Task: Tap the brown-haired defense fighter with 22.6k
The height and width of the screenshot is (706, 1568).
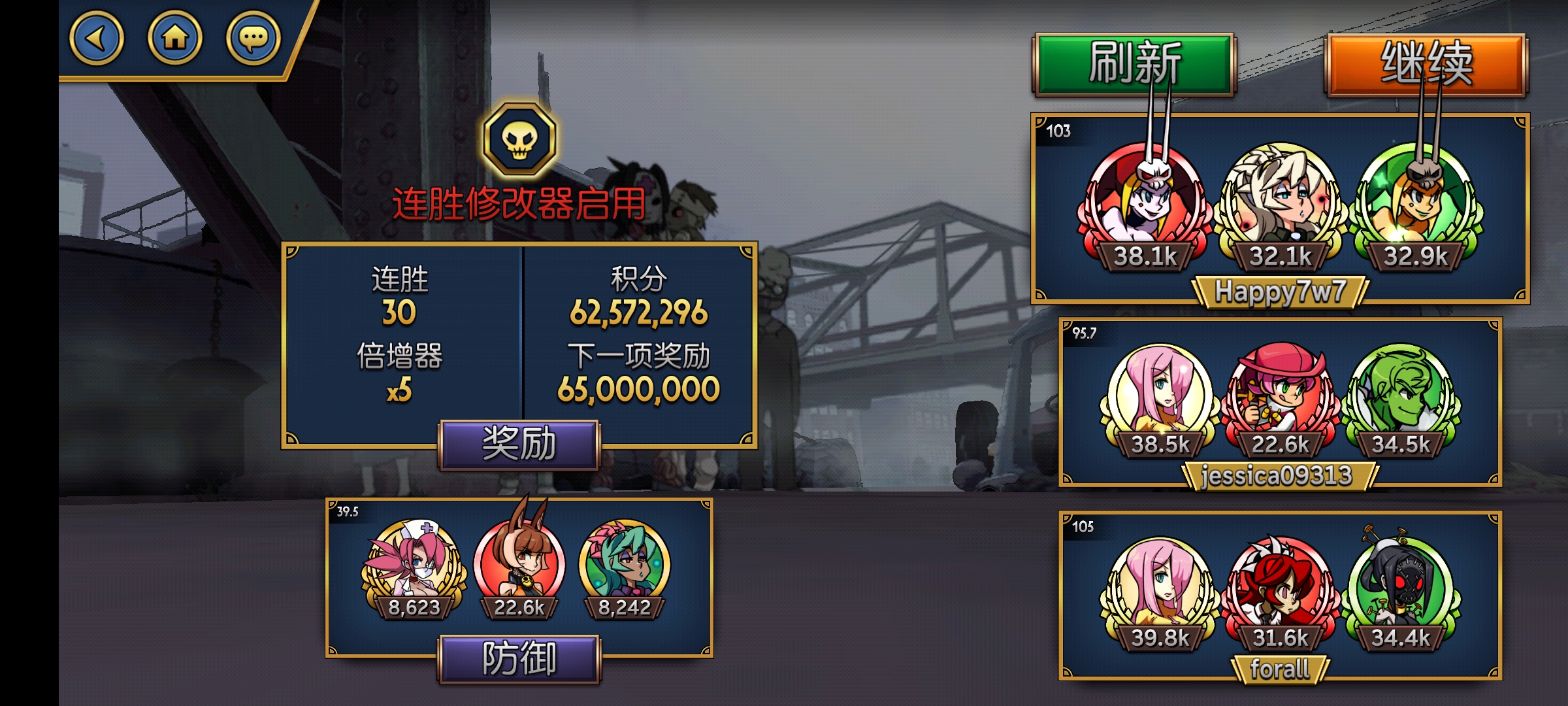Action: (519, 562)
